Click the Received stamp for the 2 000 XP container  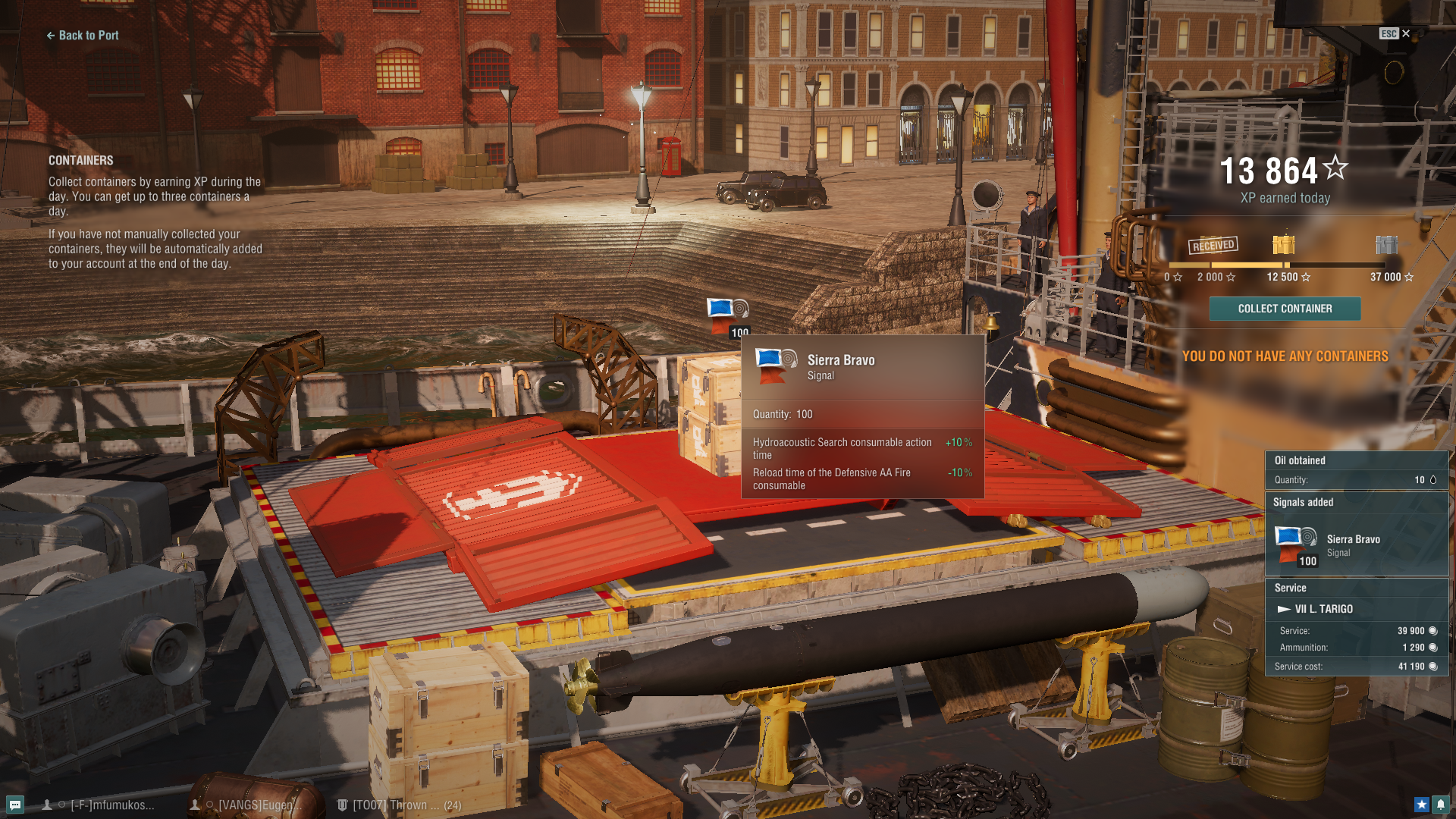tap(1213, 245)
